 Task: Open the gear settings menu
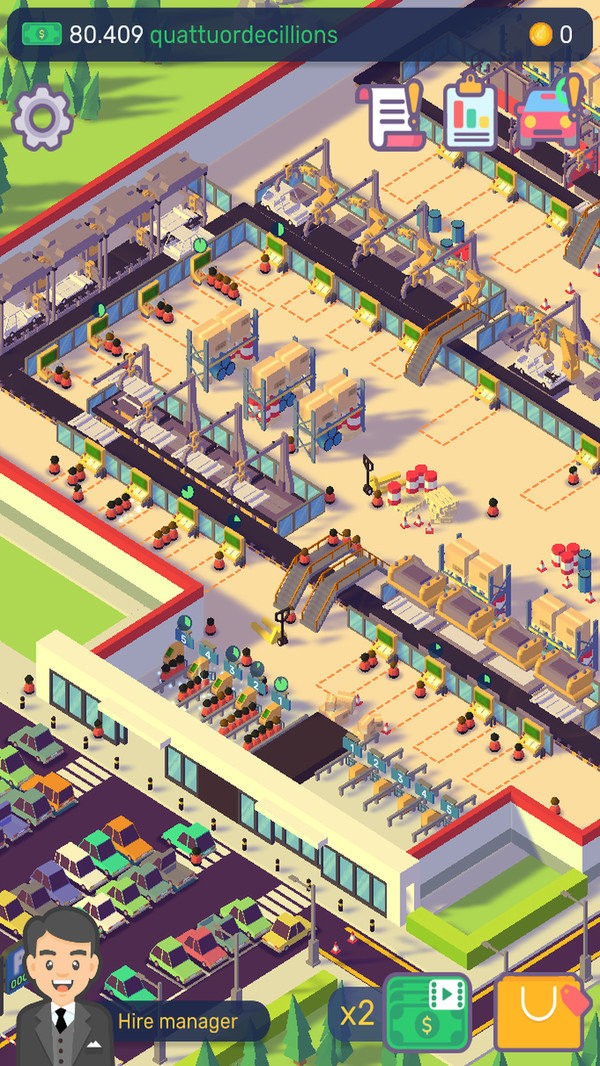point(42,117)
